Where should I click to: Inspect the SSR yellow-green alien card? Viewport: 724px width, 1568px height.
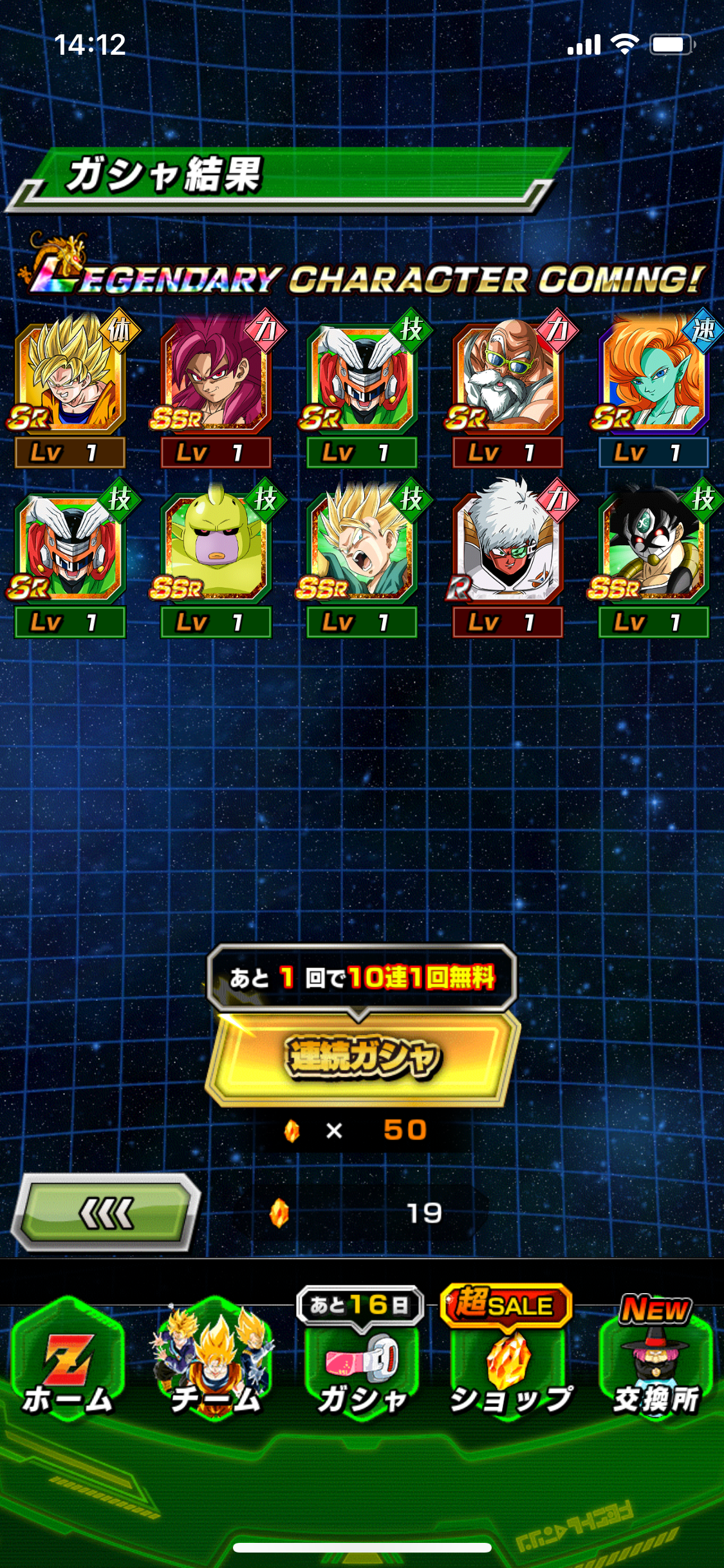tap(216, 548)
